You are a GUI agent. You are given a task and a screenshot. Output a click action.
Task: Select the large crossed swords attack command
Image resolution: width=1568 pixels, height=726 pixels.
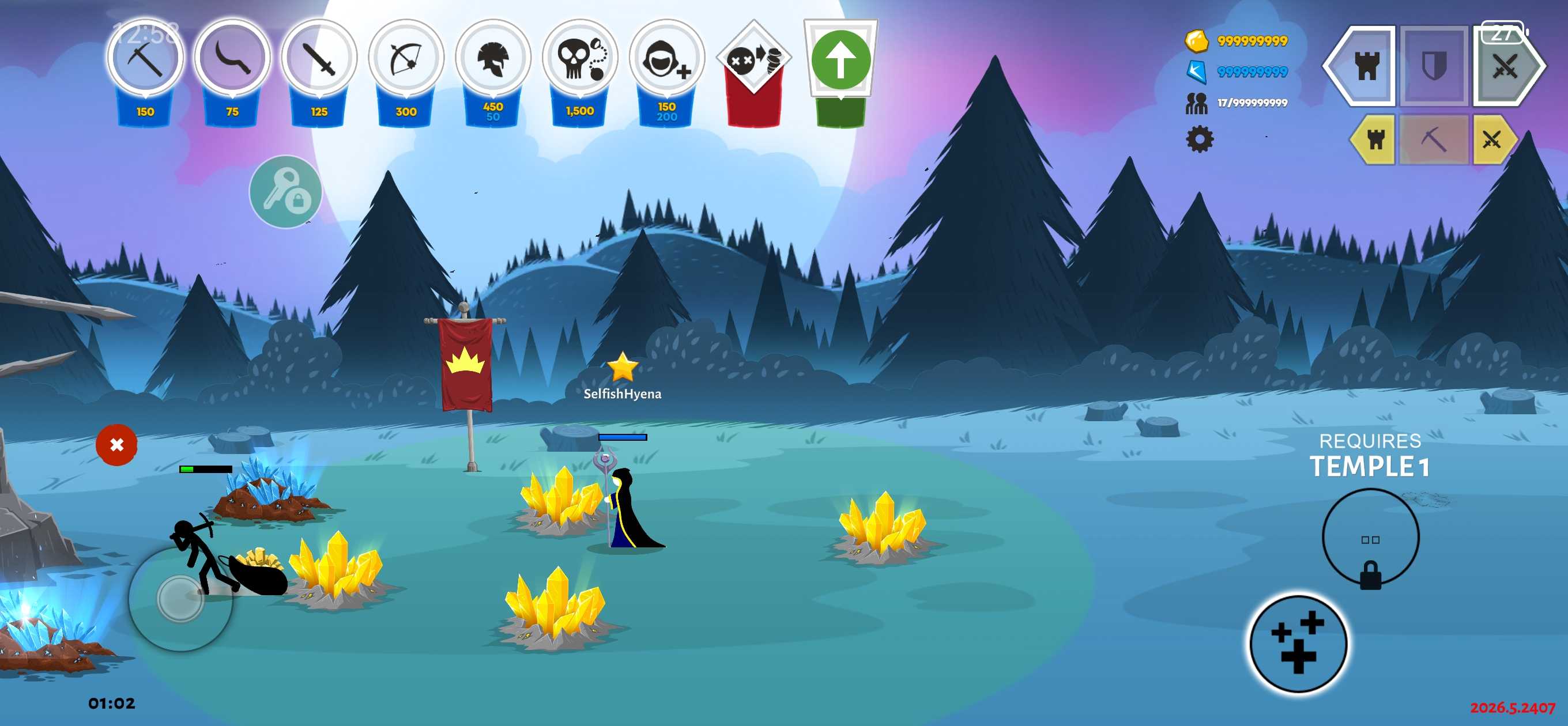point(1505,66)
